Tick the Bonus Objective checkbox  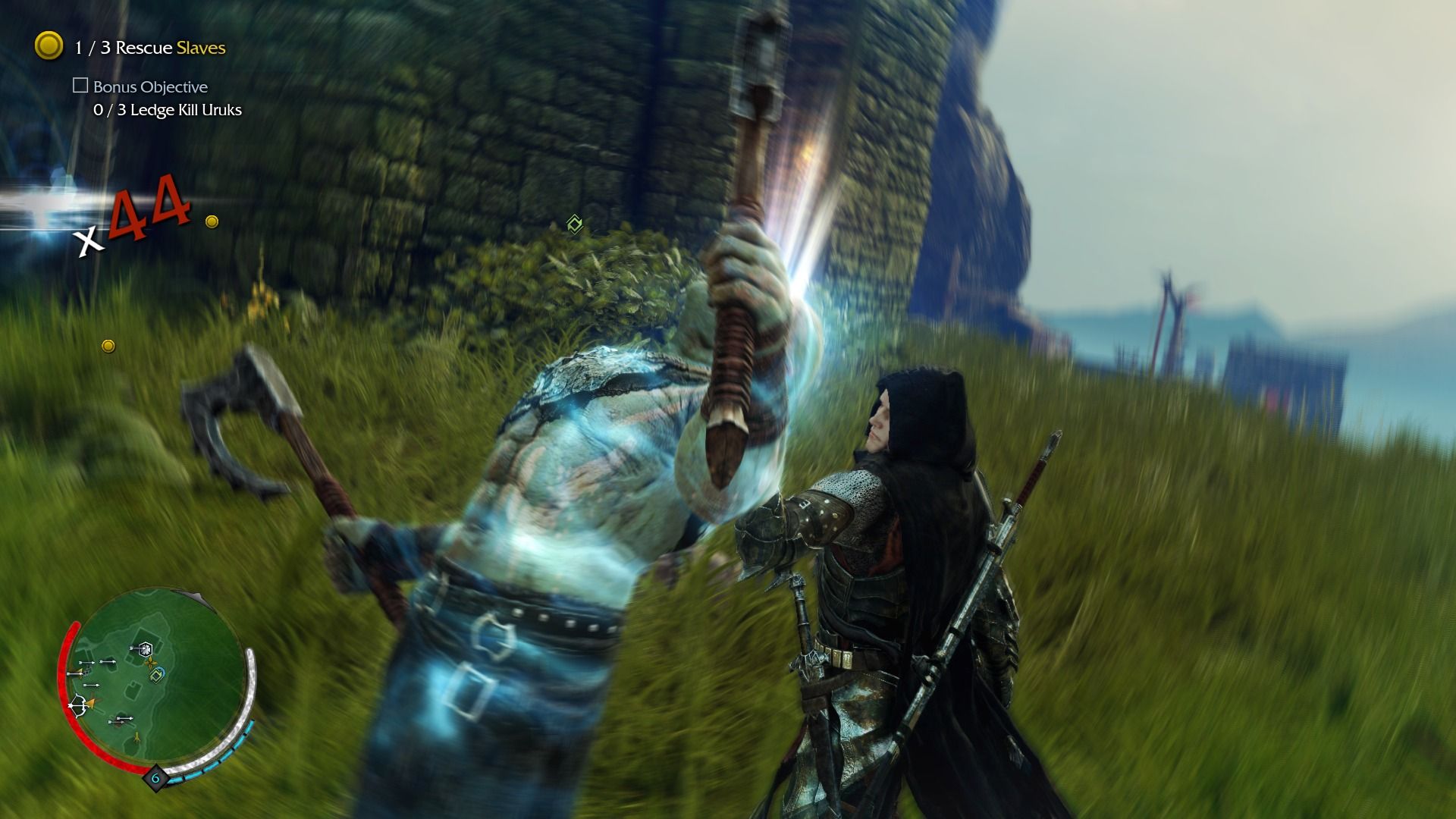[x=80, y=86]
